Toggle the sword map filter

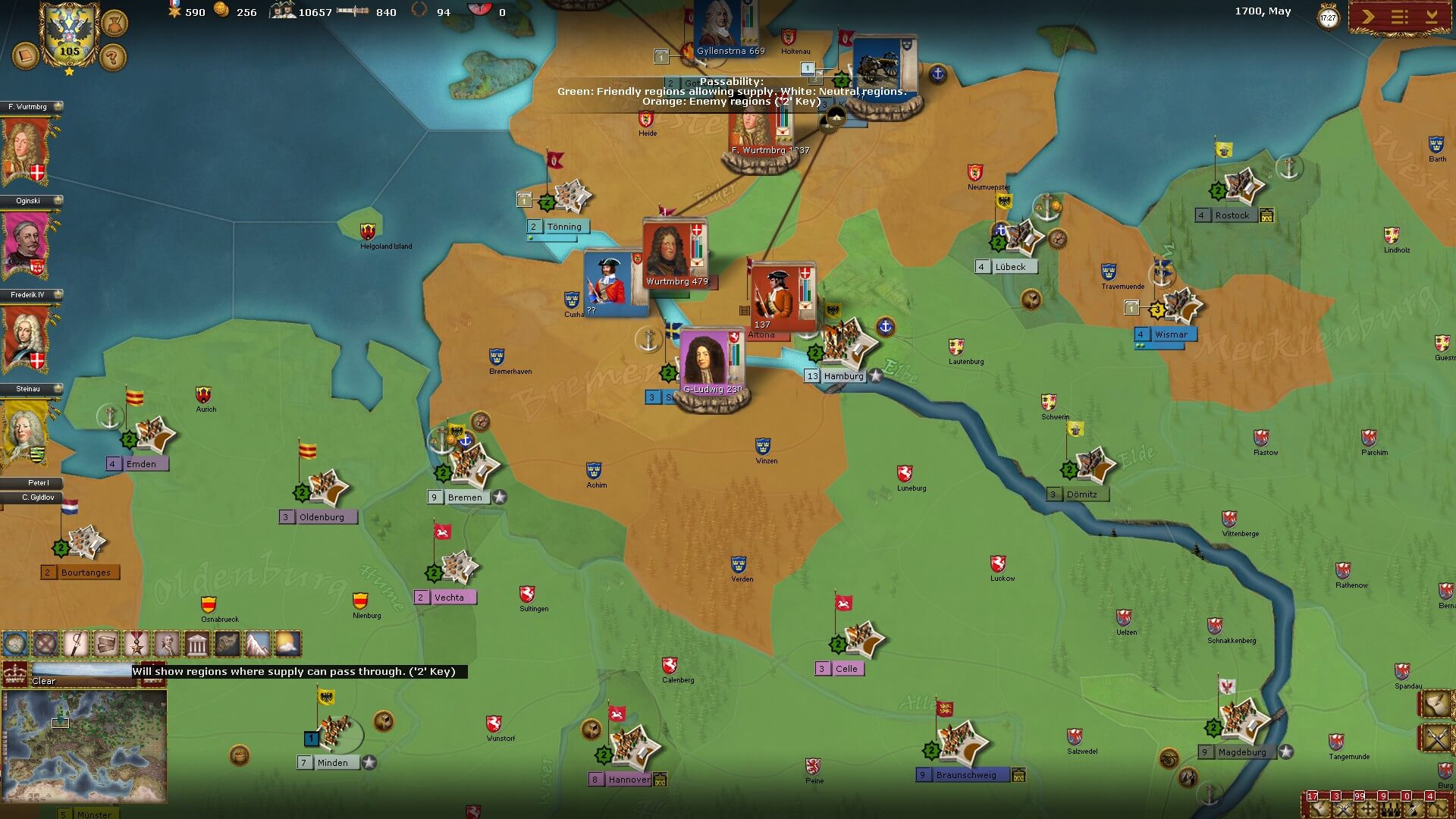tap(76, 645)
